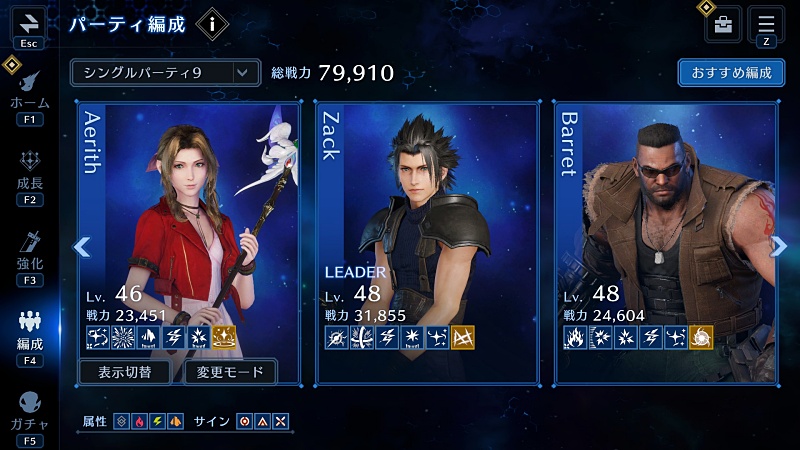Switch to the next party with right arrow
This screenshot has height=450, width=800.
click(778, 247)
